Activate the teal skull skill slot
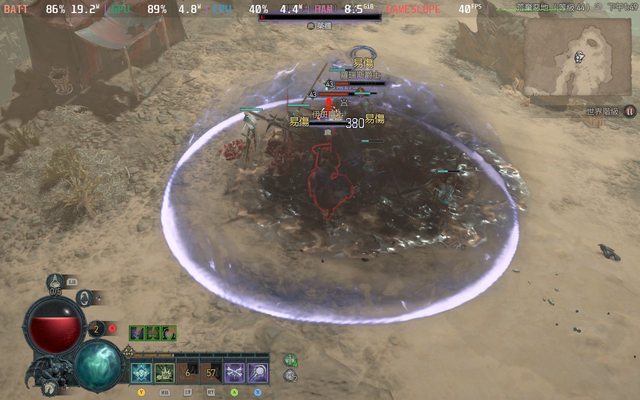Screen dimensions: 640x400 pyautogui.click(x=141, y=373)
